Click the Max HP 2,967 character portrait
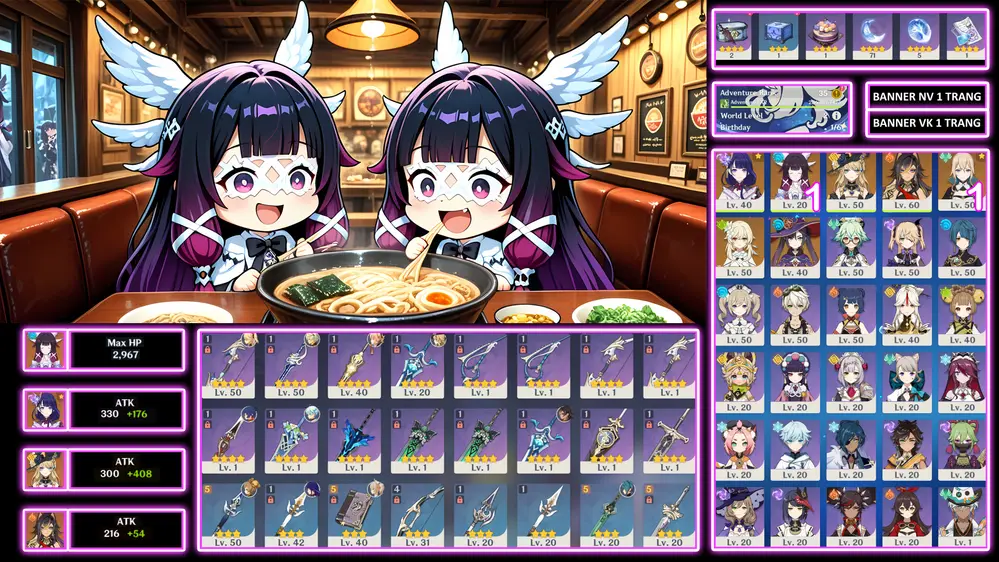 pyautogui.click(x=46, y=350)
